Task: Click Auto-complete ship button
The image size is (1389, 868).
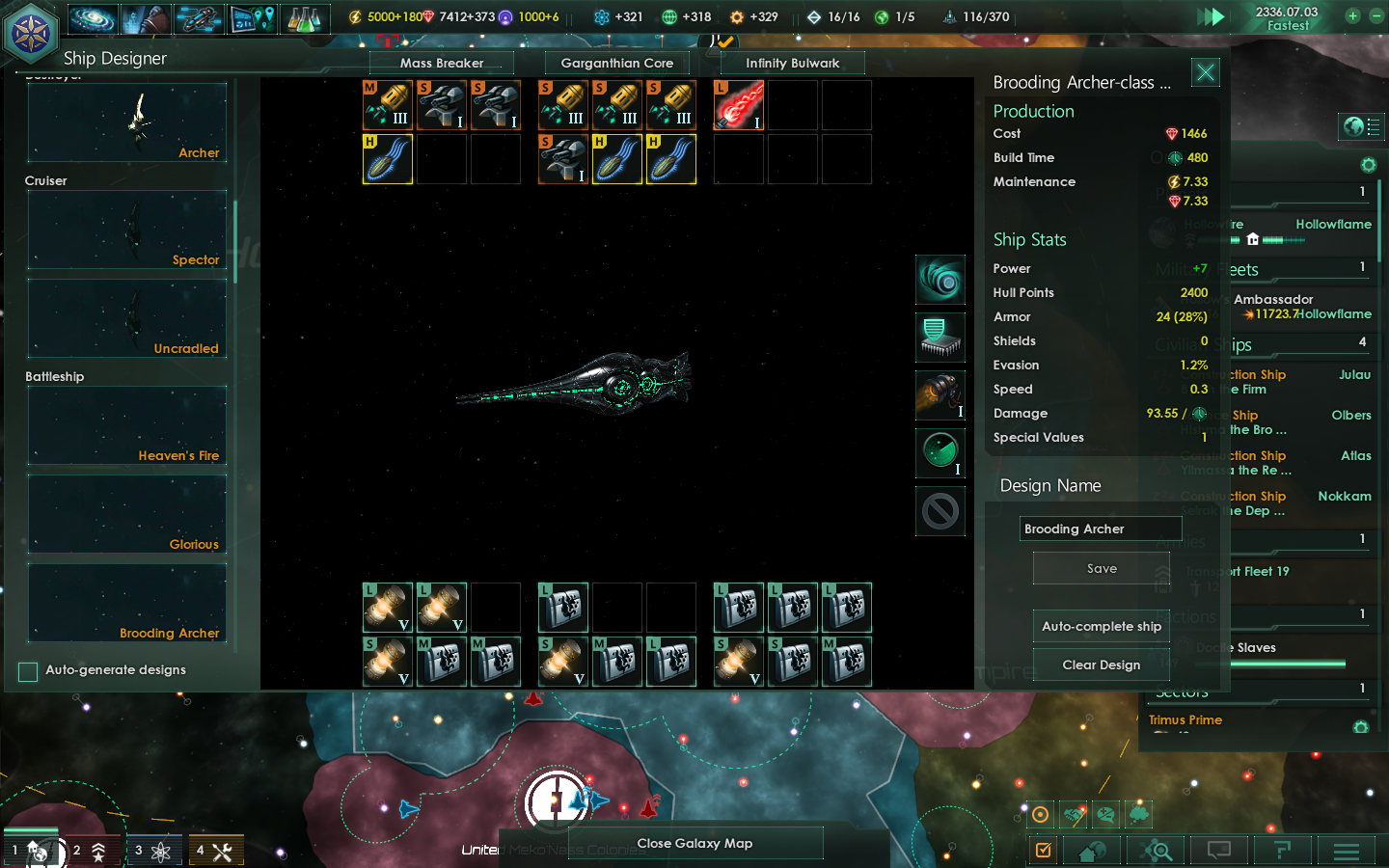Action: [x=1101, y=627]
